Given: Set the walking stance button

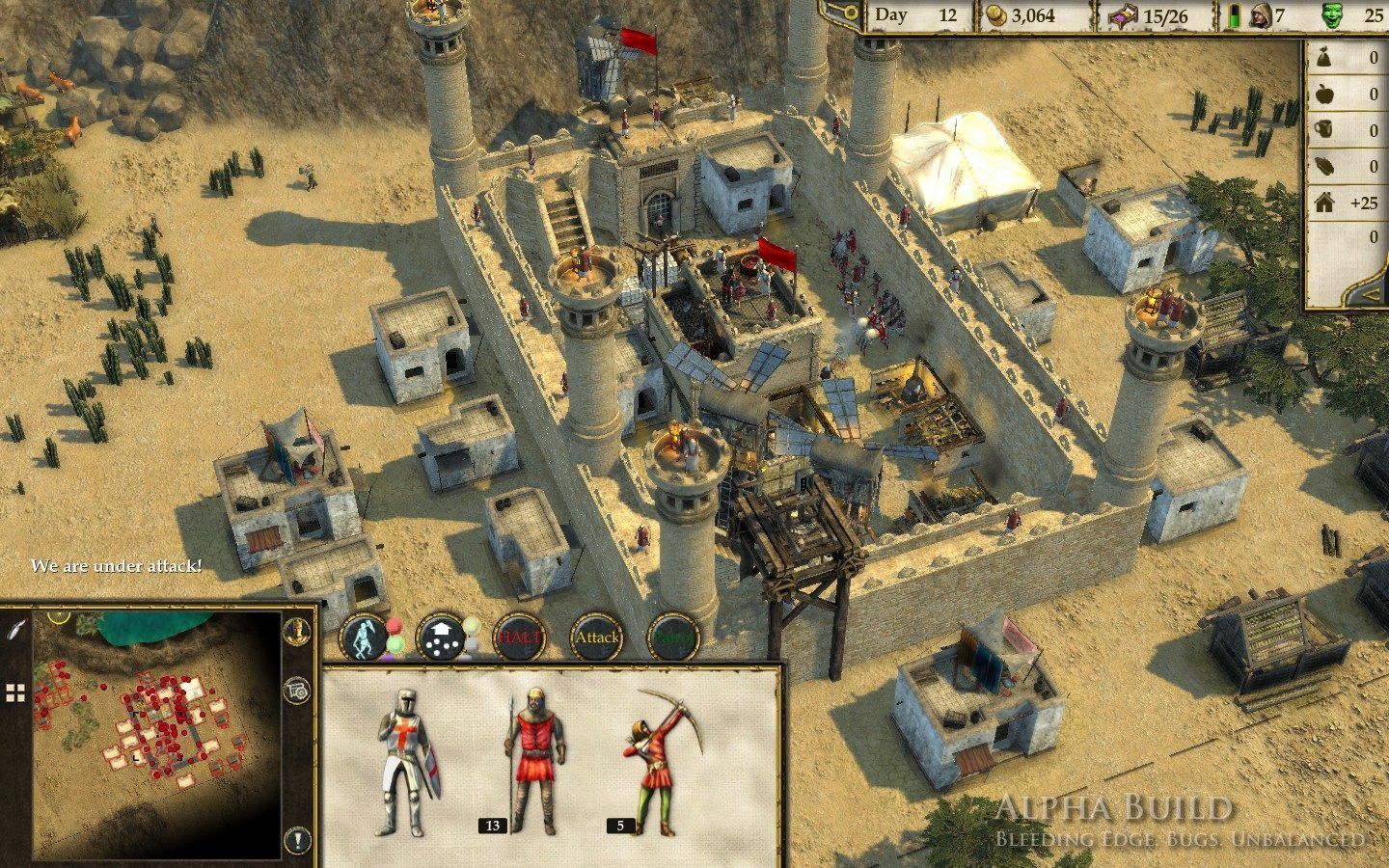Looking at the screenshot, I should tap(365, 637).
